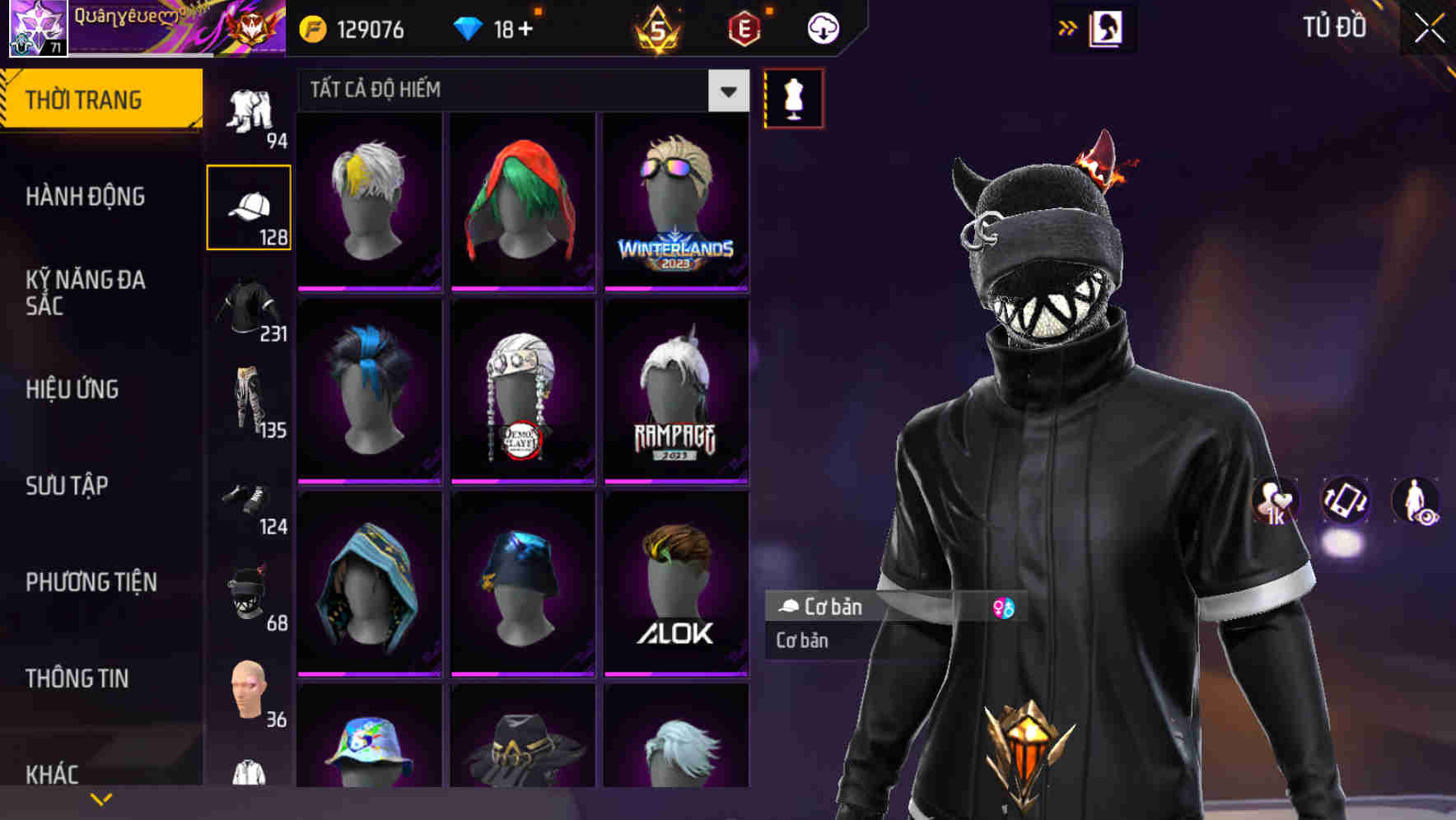This screenshot has width=1456, height=820.
Task: Click the cloud download icon in top bar
Action: [821, 27]
